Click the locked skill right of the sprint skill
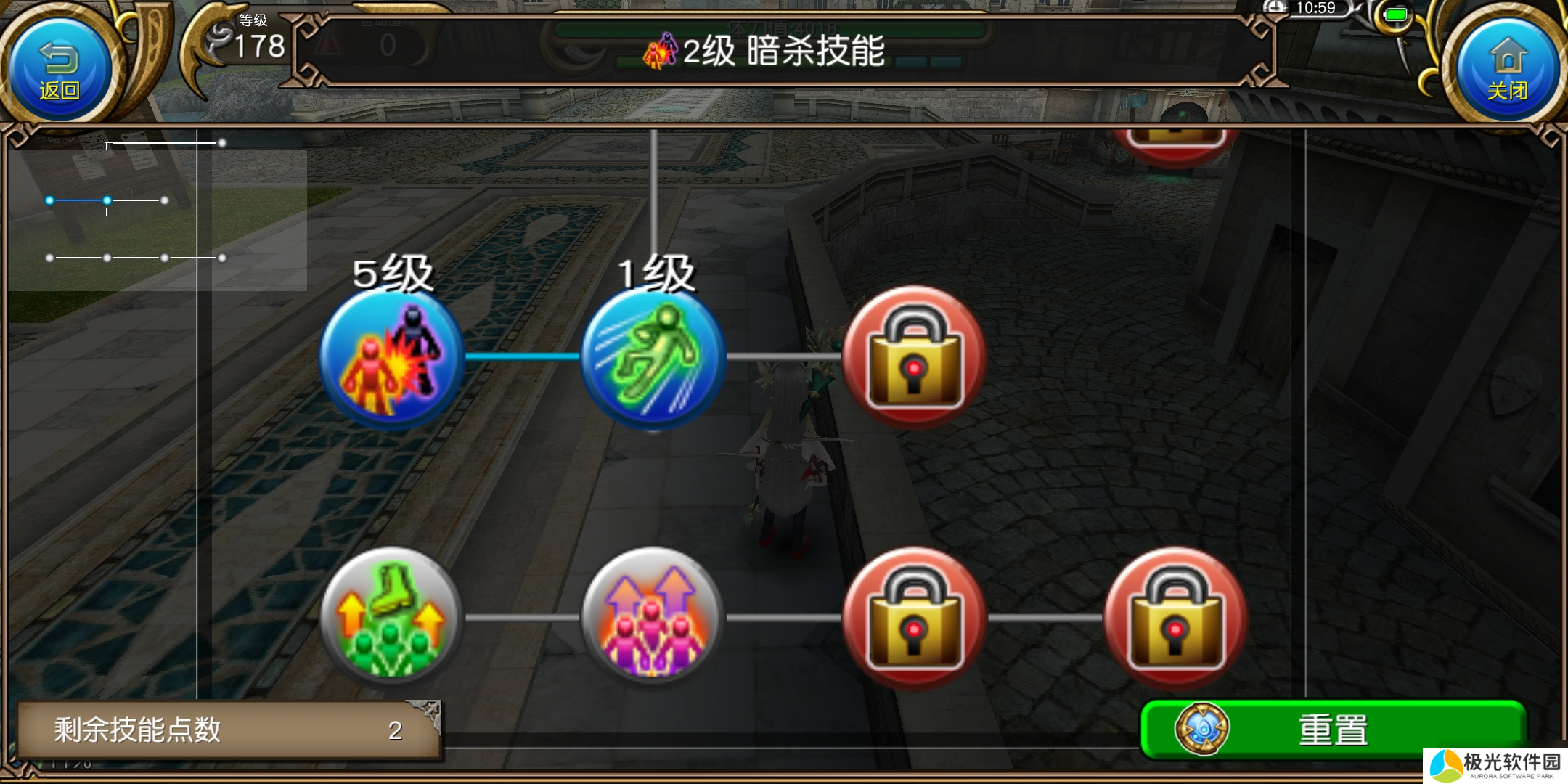The width and height of the screenshot is (1568, 784). coord(915,359)
